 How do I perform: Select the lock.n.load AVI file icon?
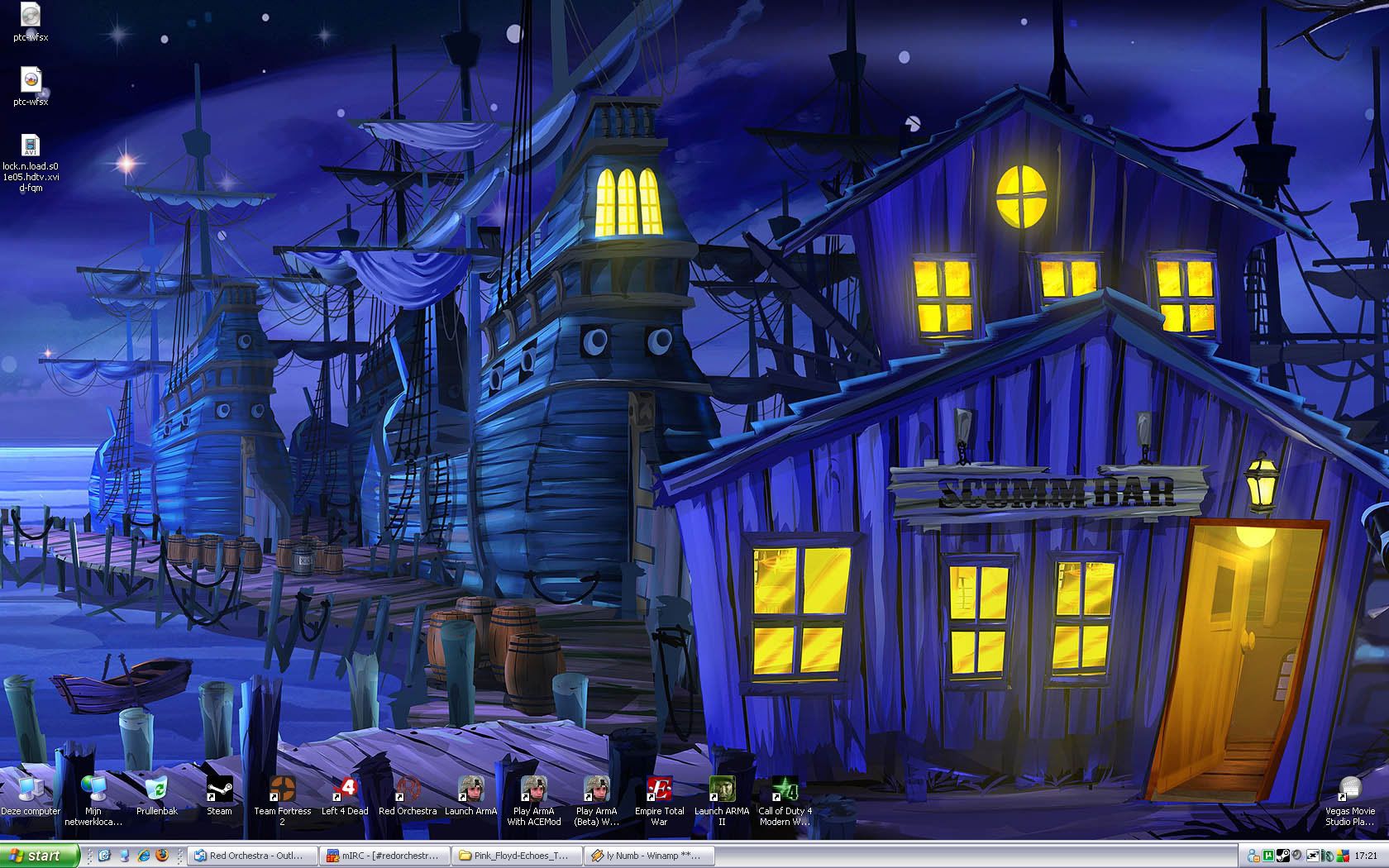click(x=31, y=146)
